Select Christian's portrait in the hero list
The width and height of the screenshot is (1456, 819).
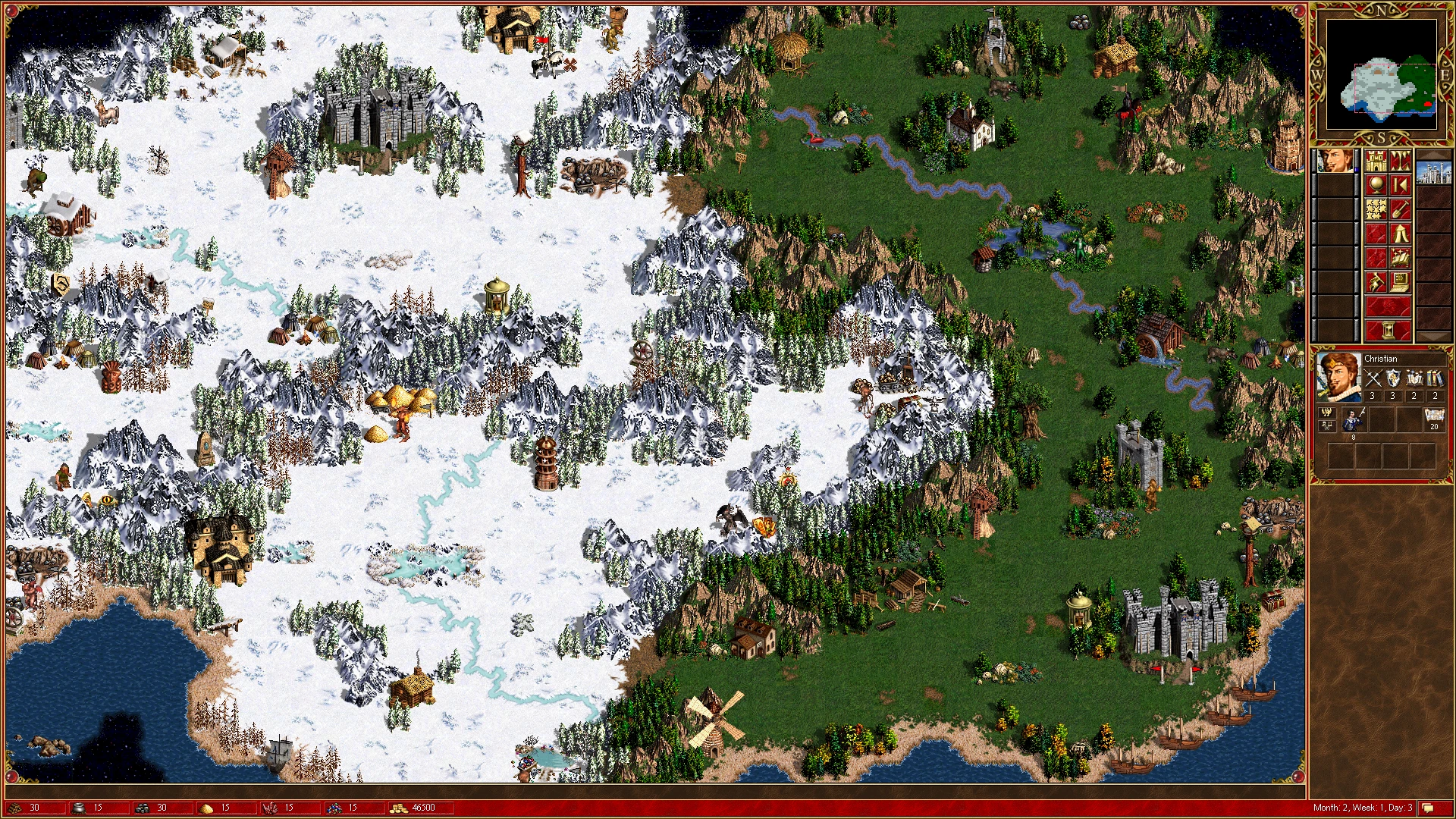[1335, 162]
